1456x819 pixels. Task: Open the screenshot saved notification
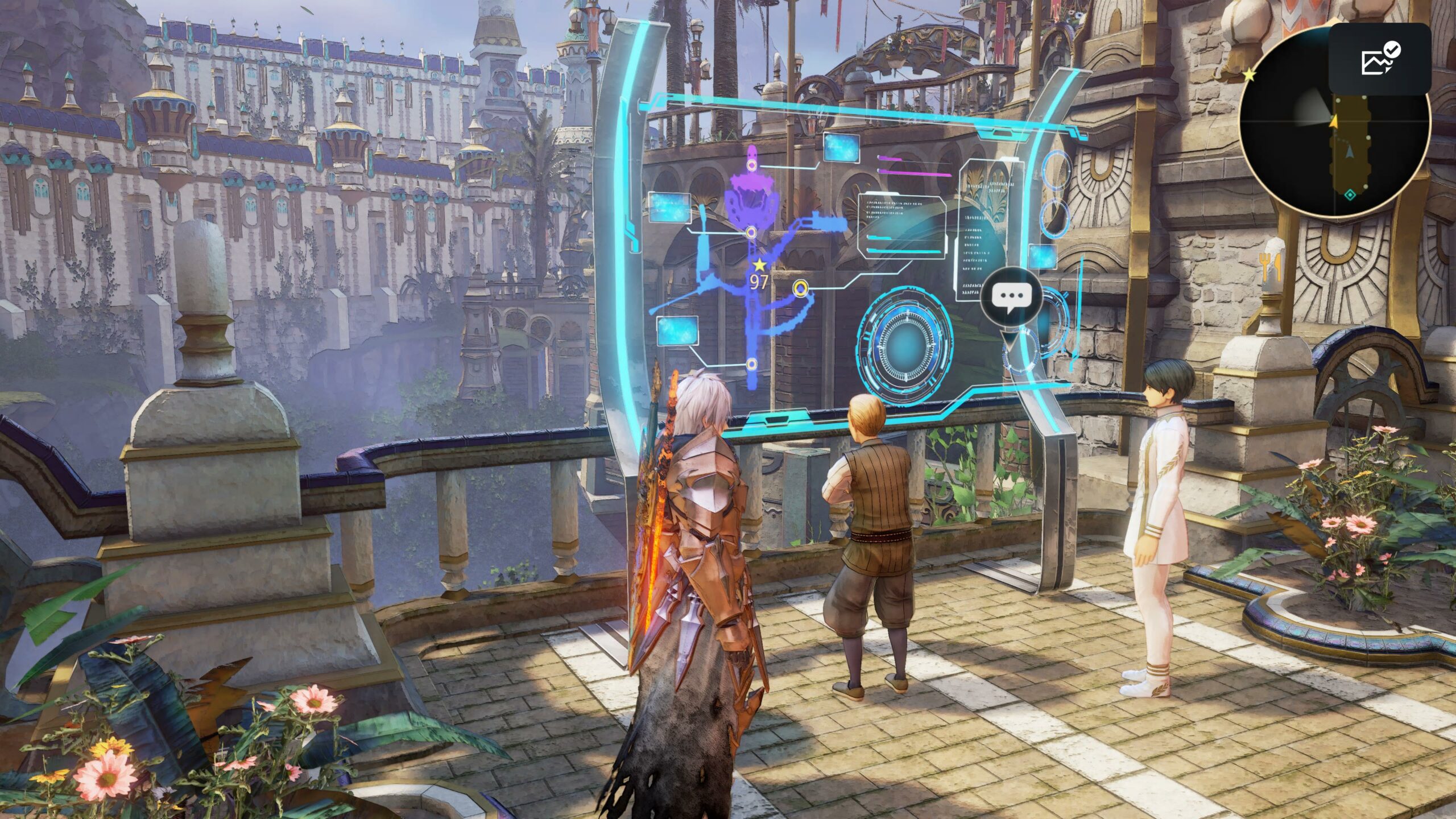pyautogui.click(x=1379, y=59)
